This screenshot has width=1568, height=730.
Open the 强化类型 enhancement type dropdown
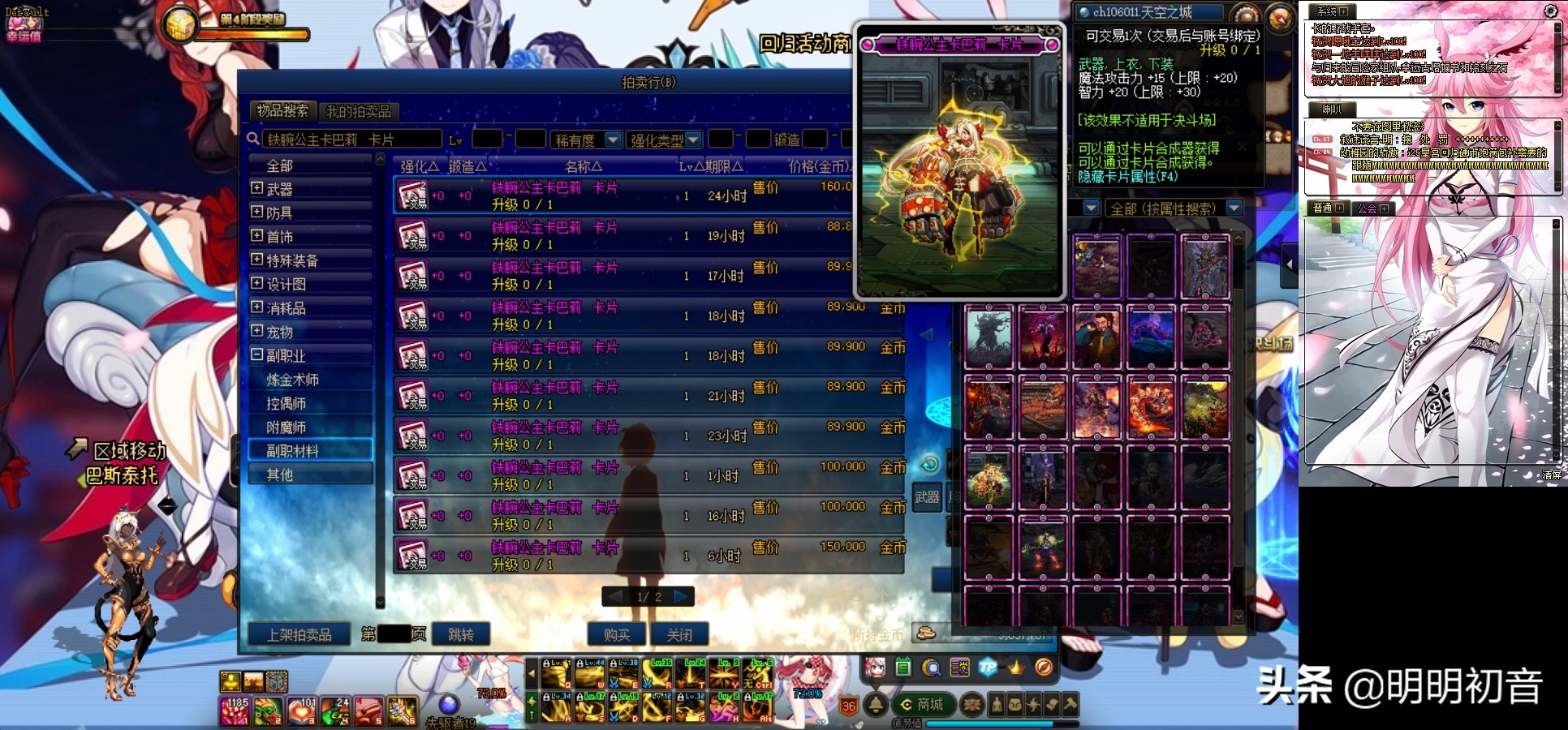point(692,140)
